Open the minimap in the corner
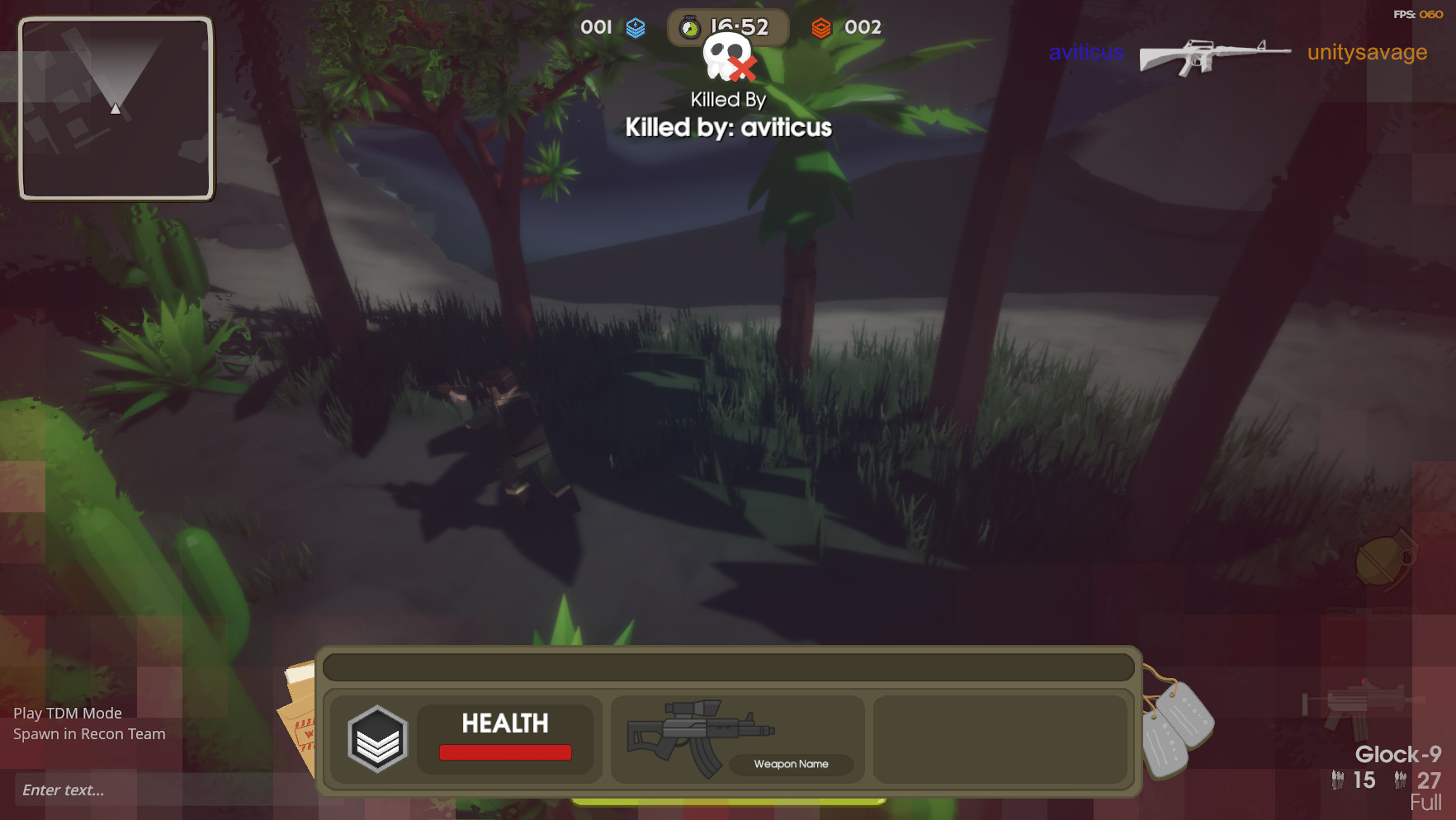The height and width of the screenshot is (820, 1456). [x=116, y=108]
